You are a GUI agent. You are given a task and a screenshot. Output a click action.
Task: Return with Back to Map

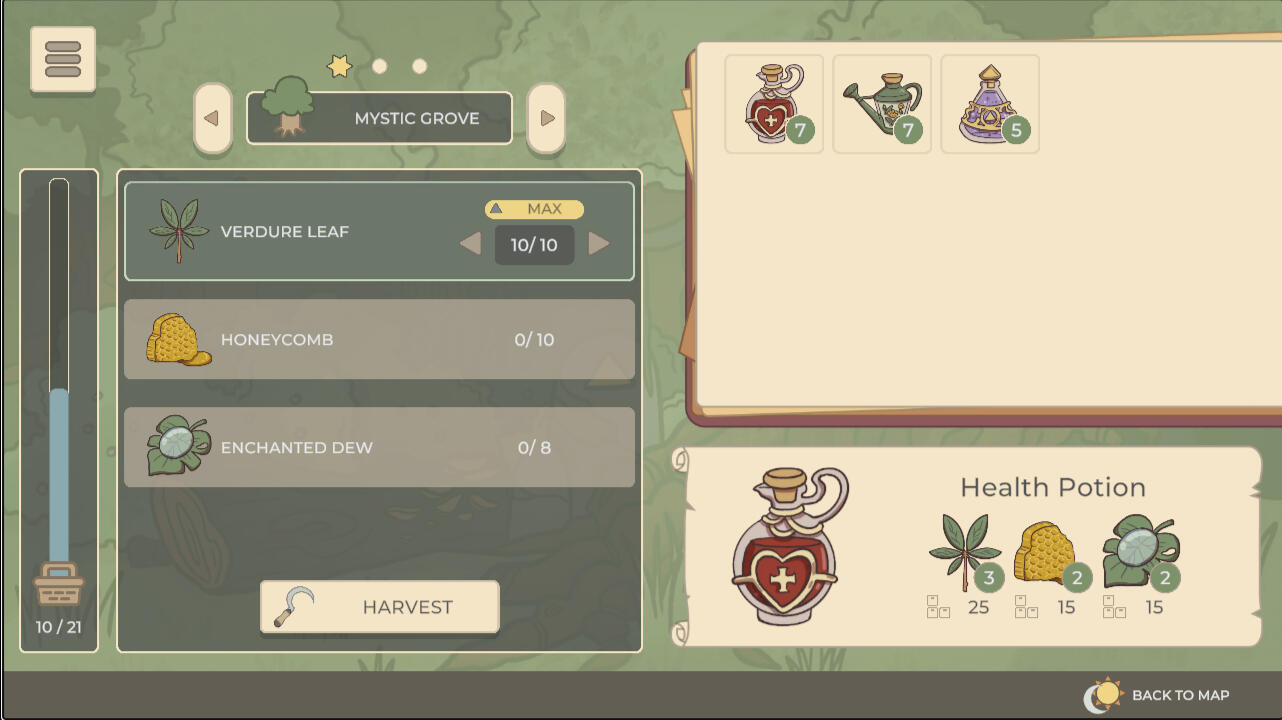point(1158,695)
